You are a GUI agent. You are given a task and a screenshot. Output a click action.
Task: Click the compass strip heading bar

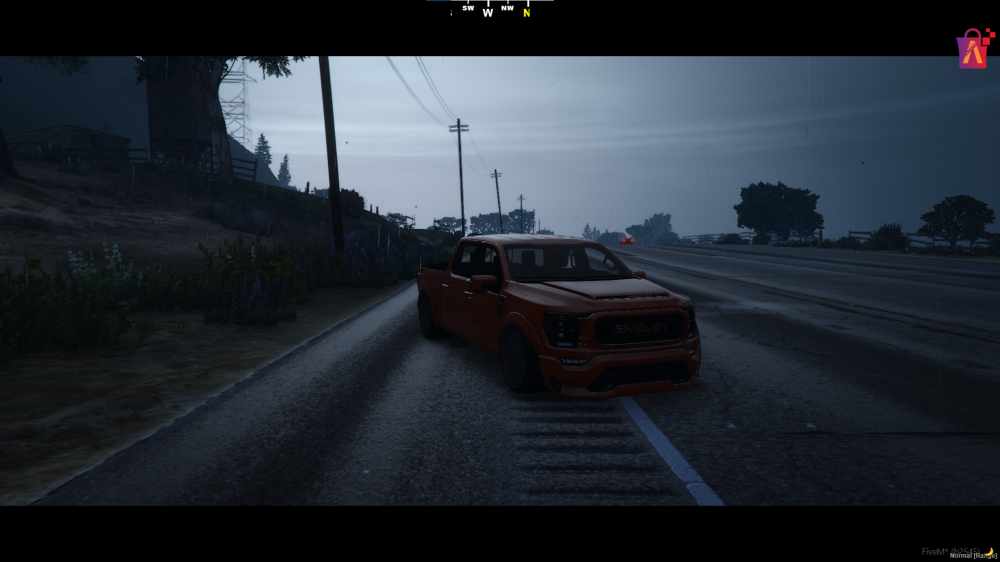pyautogui.click(x=490, y=10)
